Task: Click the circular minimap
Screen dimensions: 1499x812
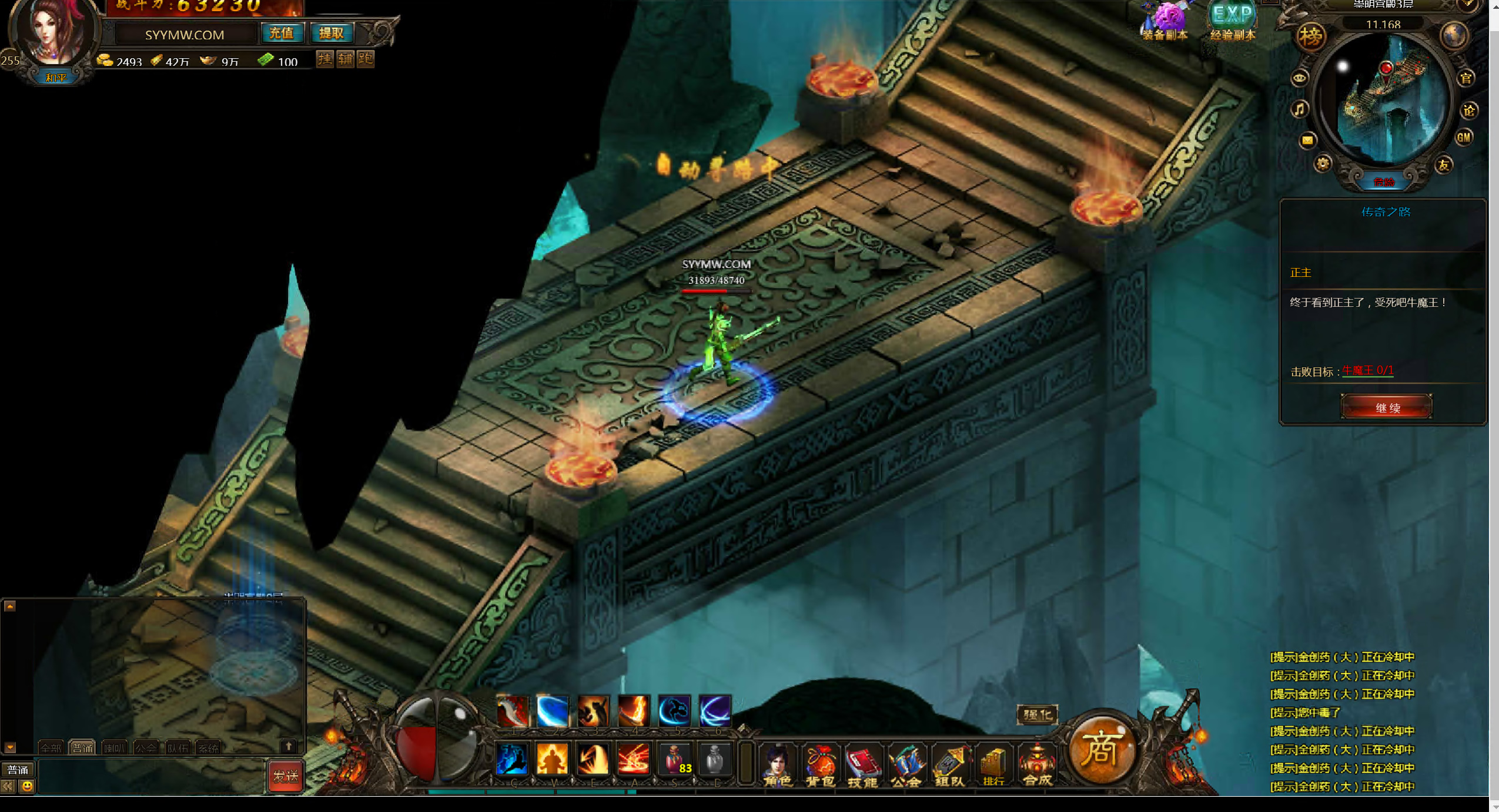Action: click(x=1384, y=100)
